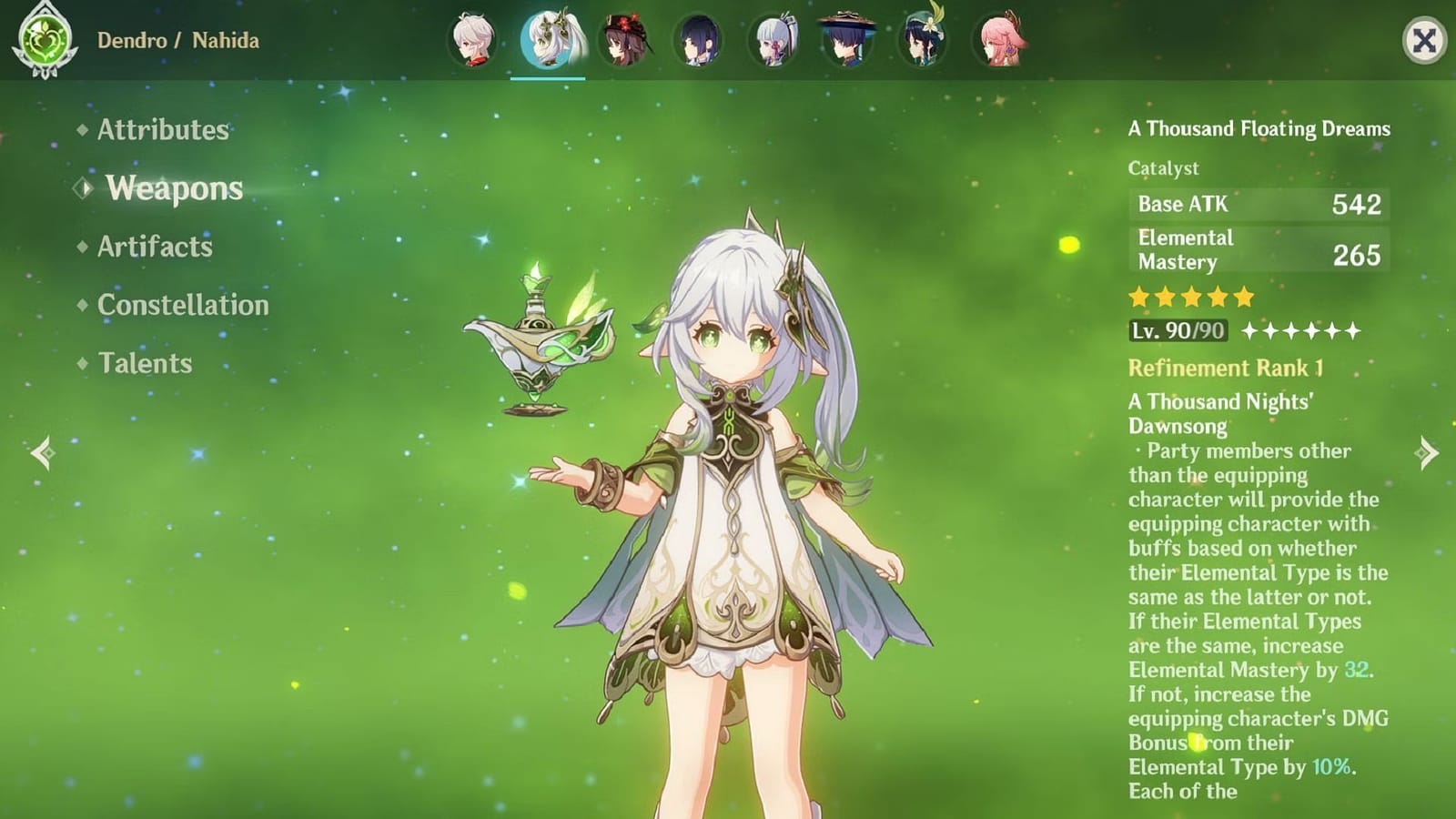Select the Wanderer's hat portrait icon

[846, 38]
